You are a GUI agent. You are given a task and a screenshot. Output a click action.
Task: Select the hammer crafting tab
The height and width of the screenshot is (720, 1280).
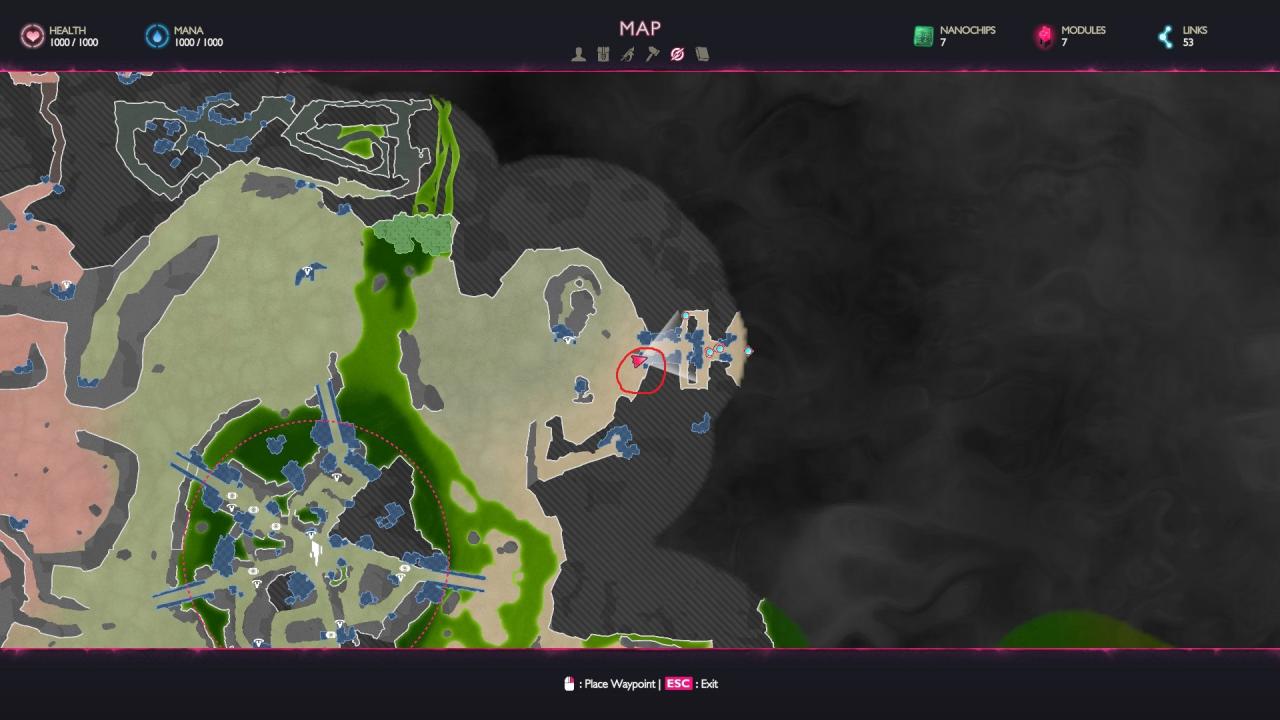point(652,55)
